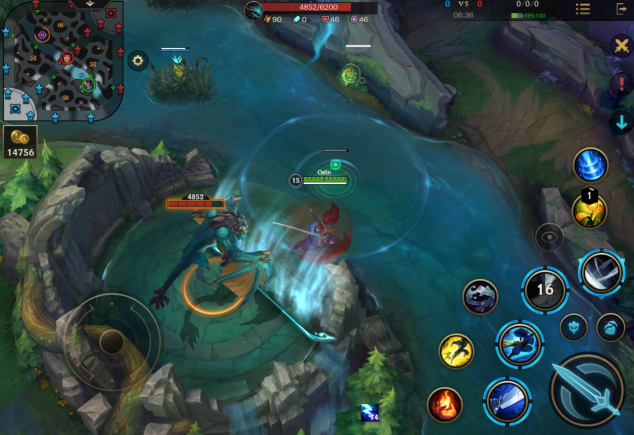Open the gear settings beside the minimap
This screenshot has height=435, width=634.
pos(138,61)
